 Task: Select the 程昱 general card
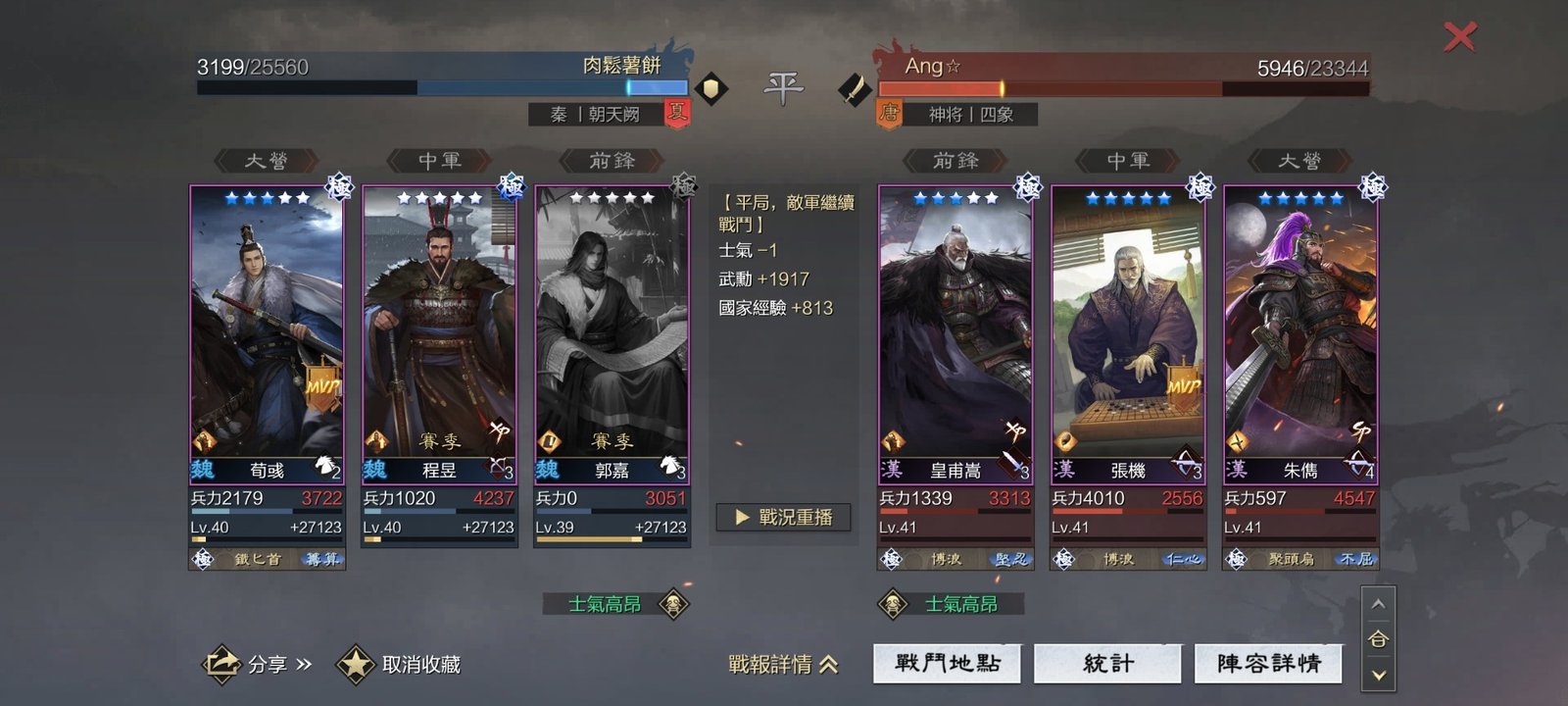(x=439, y=333)
